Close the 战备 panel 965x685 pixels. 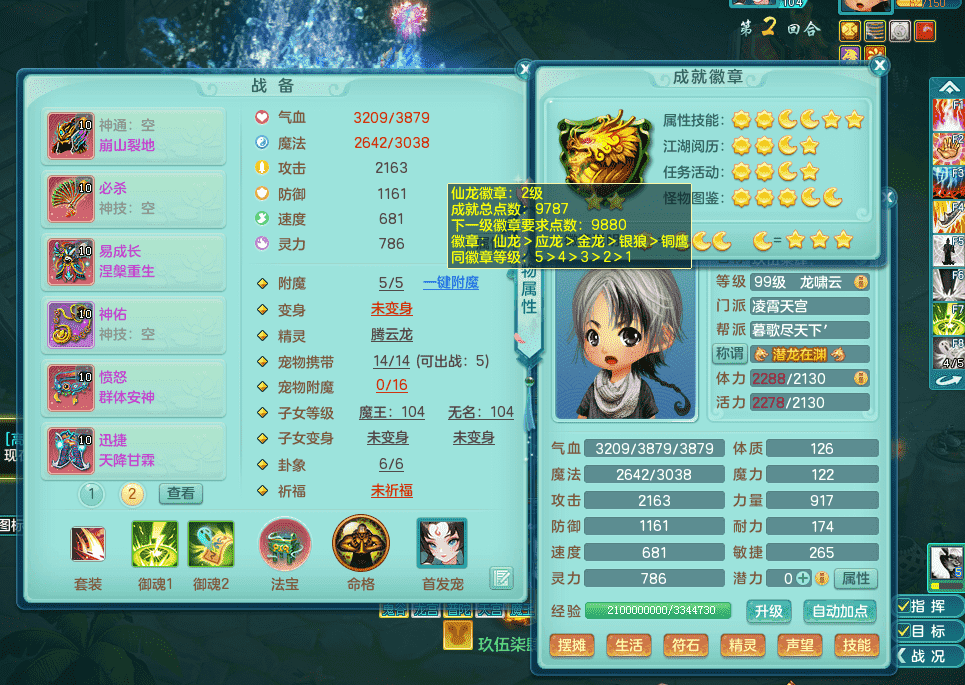524,69
